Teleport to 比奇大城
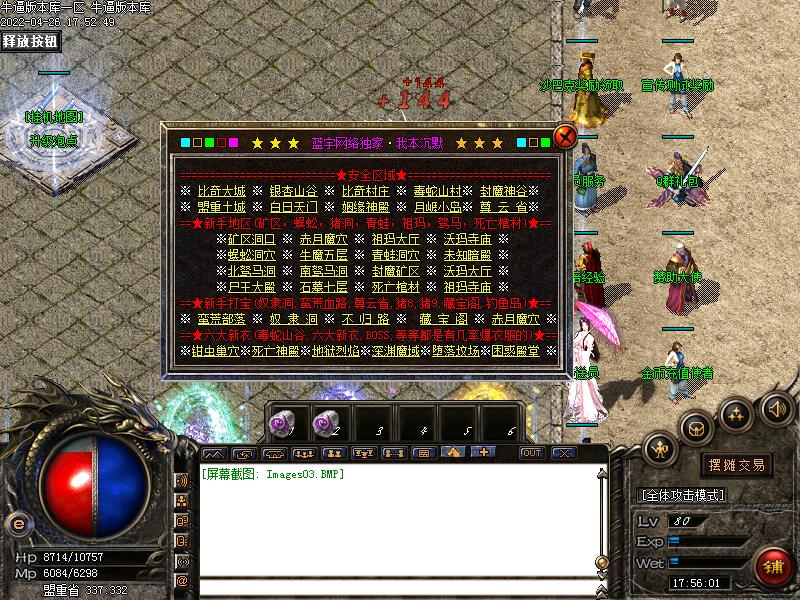Screen dimensions: 800x600 tap(220, 191)
